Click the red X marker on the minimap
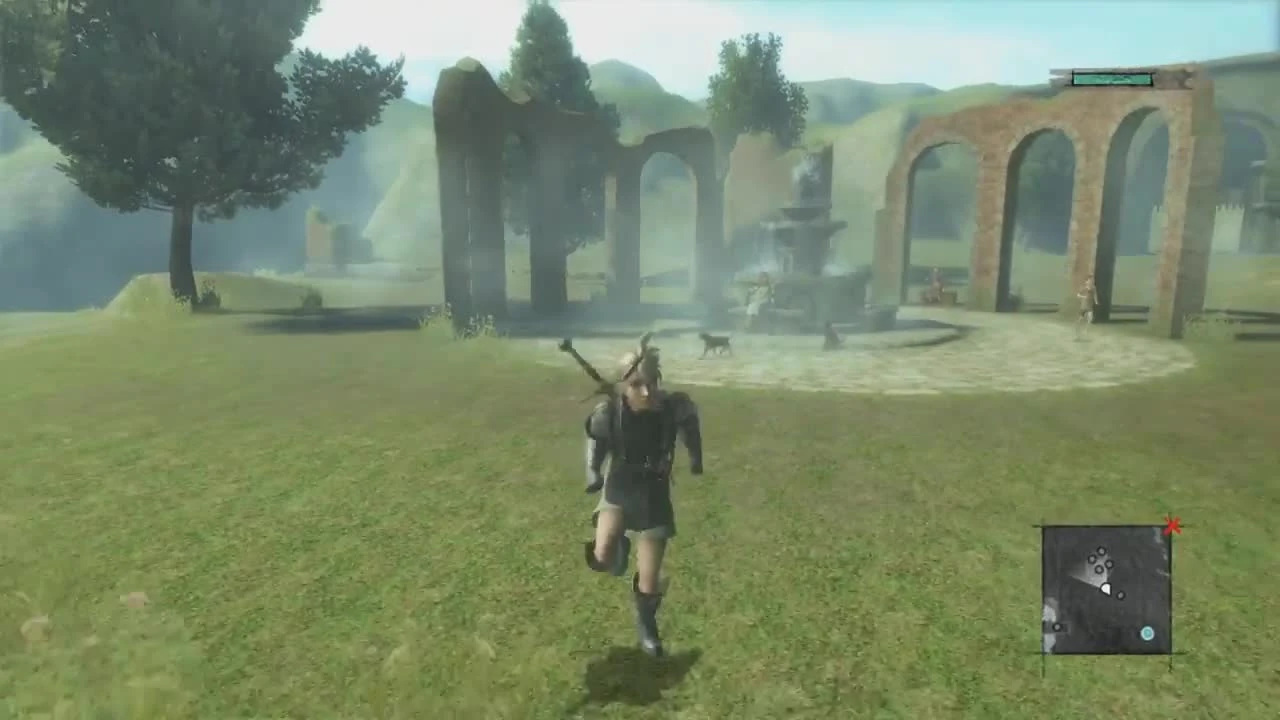 click(x=1172, y=524)
